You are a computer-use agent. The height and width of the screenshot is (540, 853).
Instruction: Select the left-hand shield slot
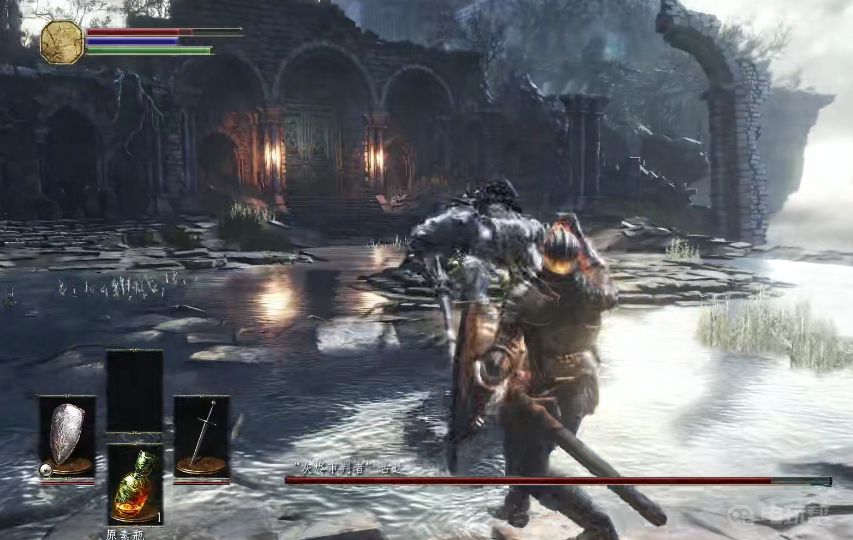click(67, 437)
